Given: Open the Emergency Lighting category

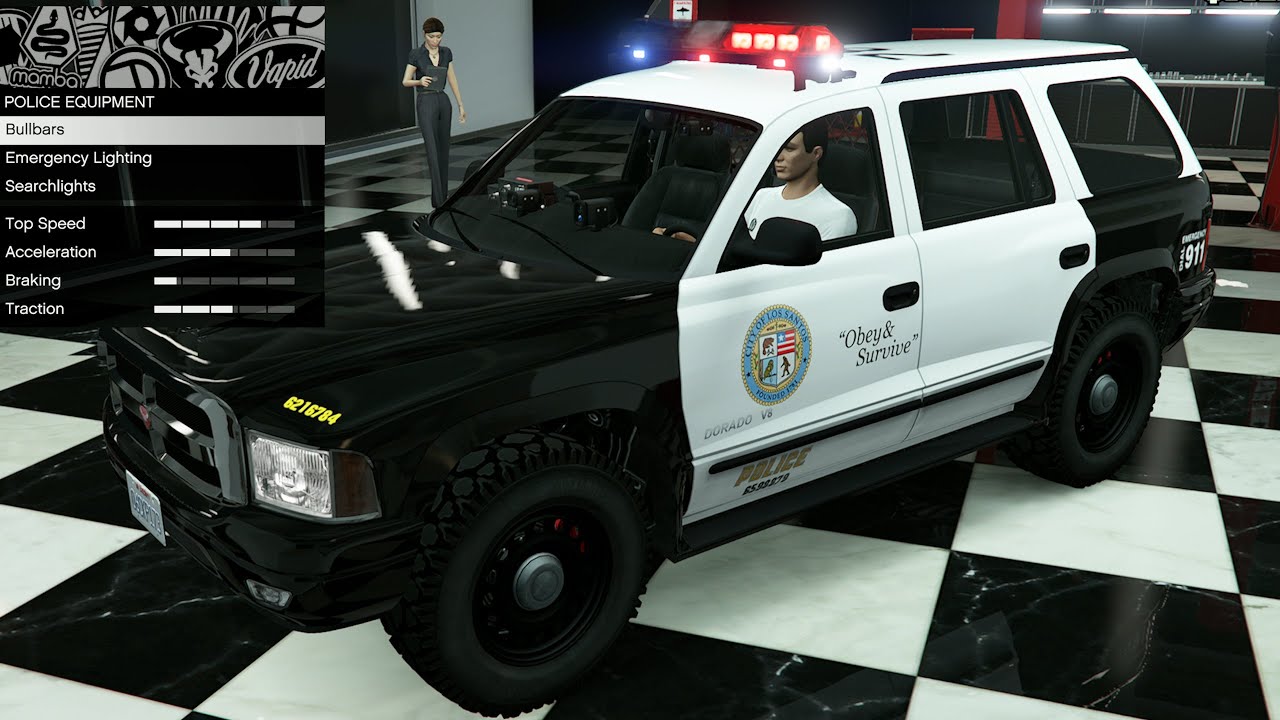Looking at the screenshot, I should tap(77, 157).
